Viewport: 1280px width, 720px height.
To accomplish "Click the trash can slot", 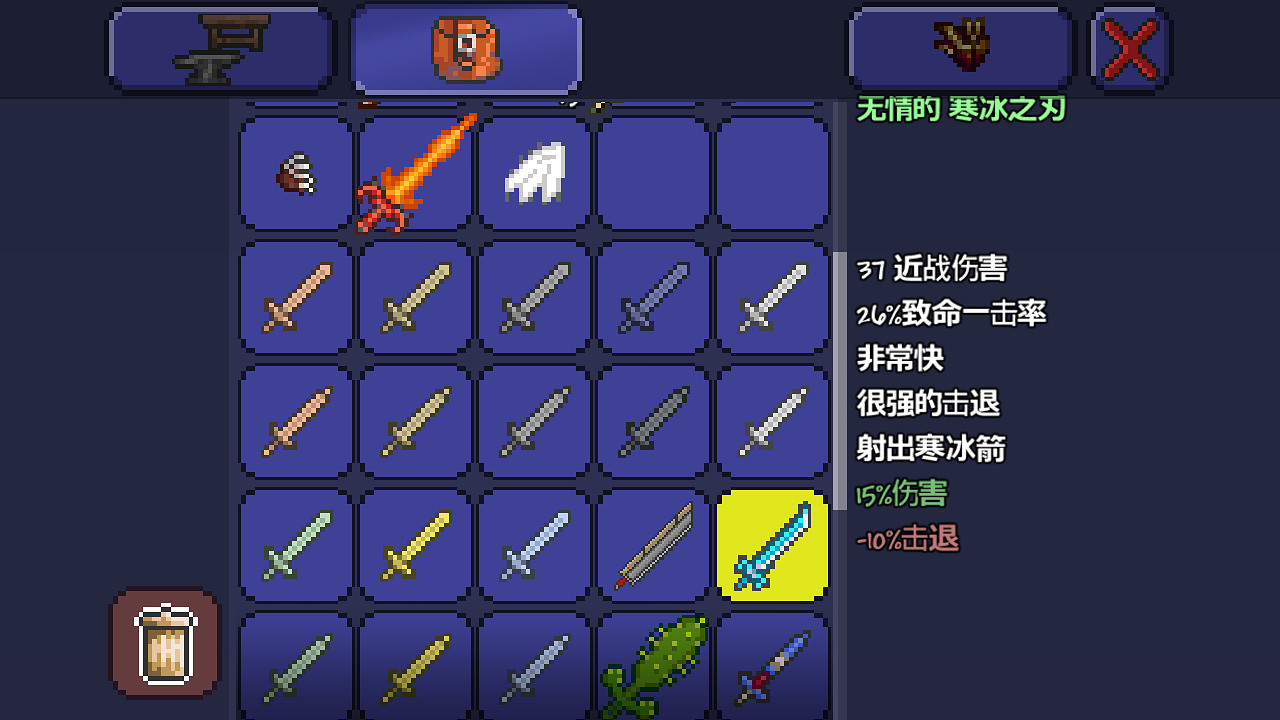I will 164,641.
